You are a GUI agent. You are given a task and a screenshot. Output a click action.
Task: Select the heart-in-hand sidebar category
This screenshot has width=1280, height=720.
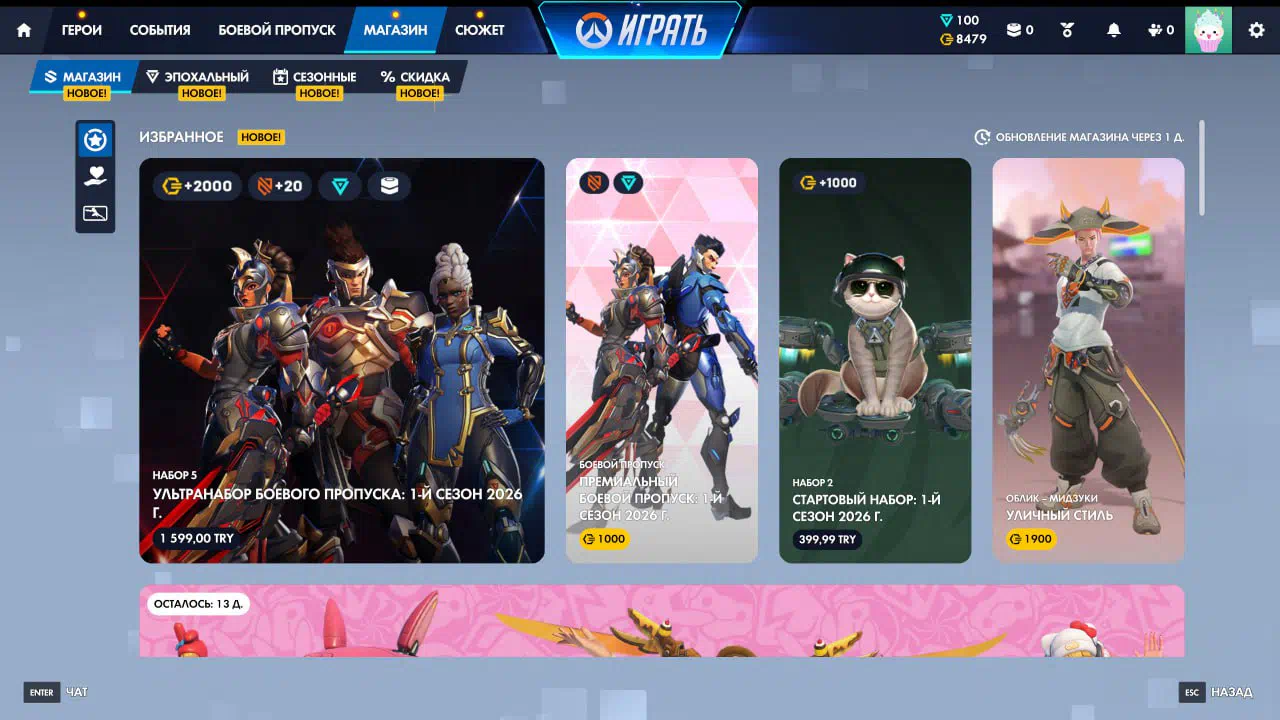pyautogui.click(x=95, y=176)
